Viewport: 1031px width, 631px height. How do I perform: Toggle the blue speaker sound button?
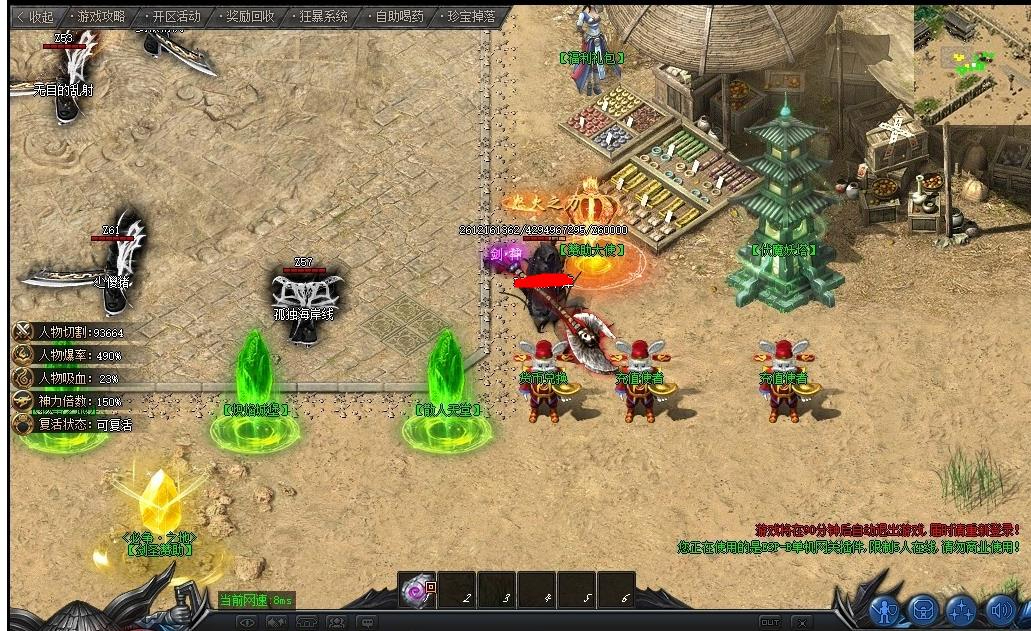pyautogui.click(x=999, y=609)
